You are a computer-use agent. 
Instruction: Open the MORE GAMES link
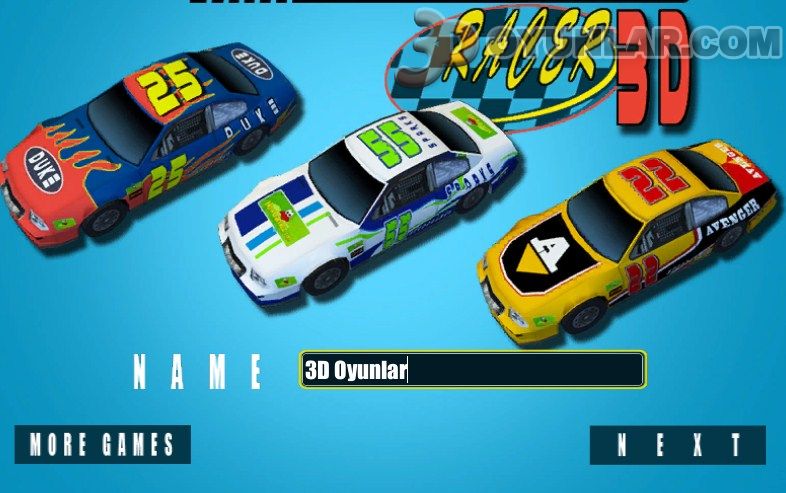(102, 444)
